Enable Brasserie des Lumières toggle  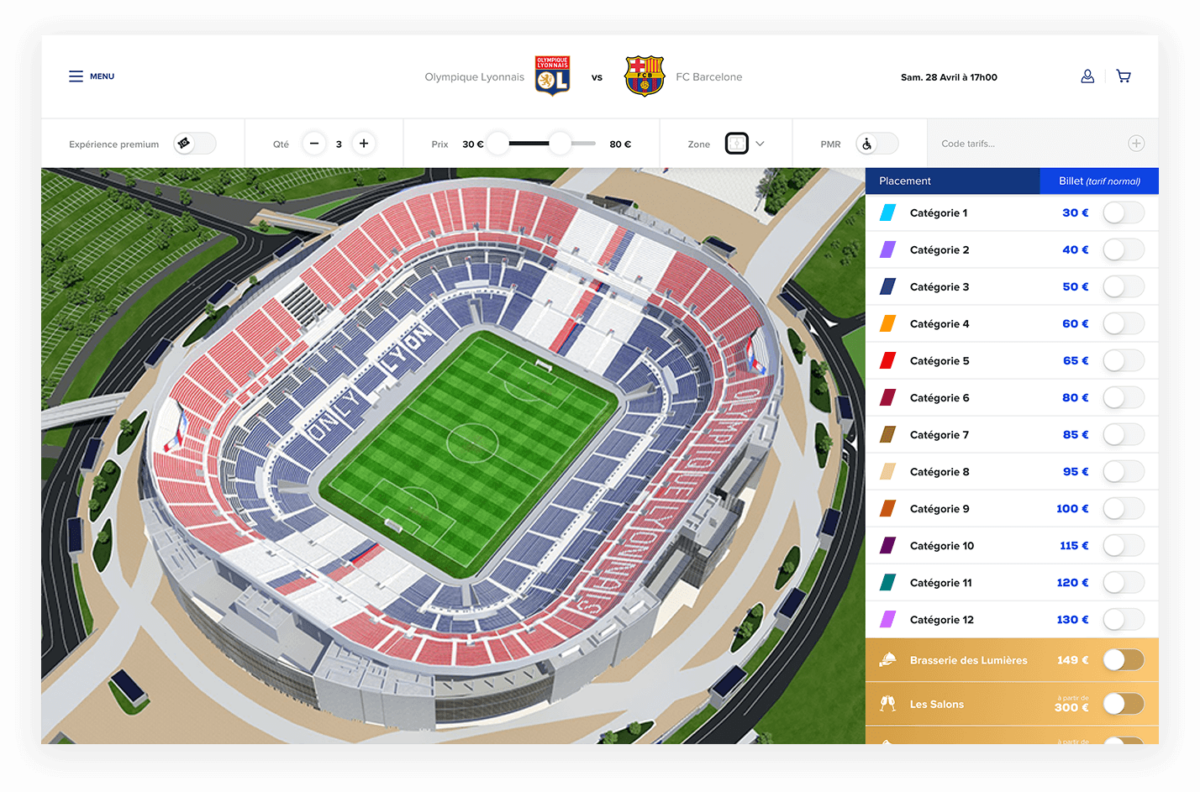tap(1123, 660)
